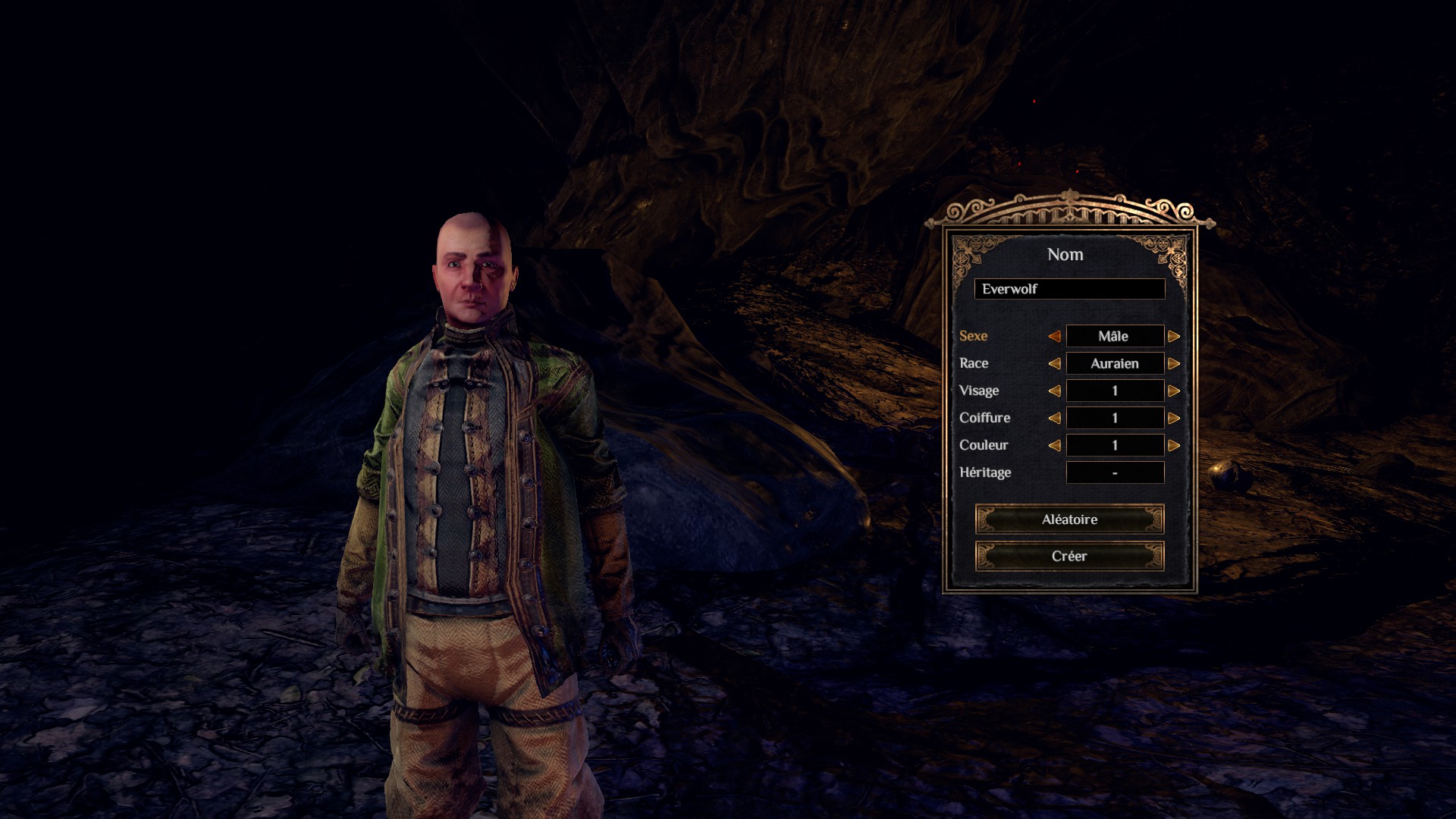This screenshot has height=819, width=1456.
Task: Cycle Coiffure backward with left arrow
Action: click(1054, 418)
